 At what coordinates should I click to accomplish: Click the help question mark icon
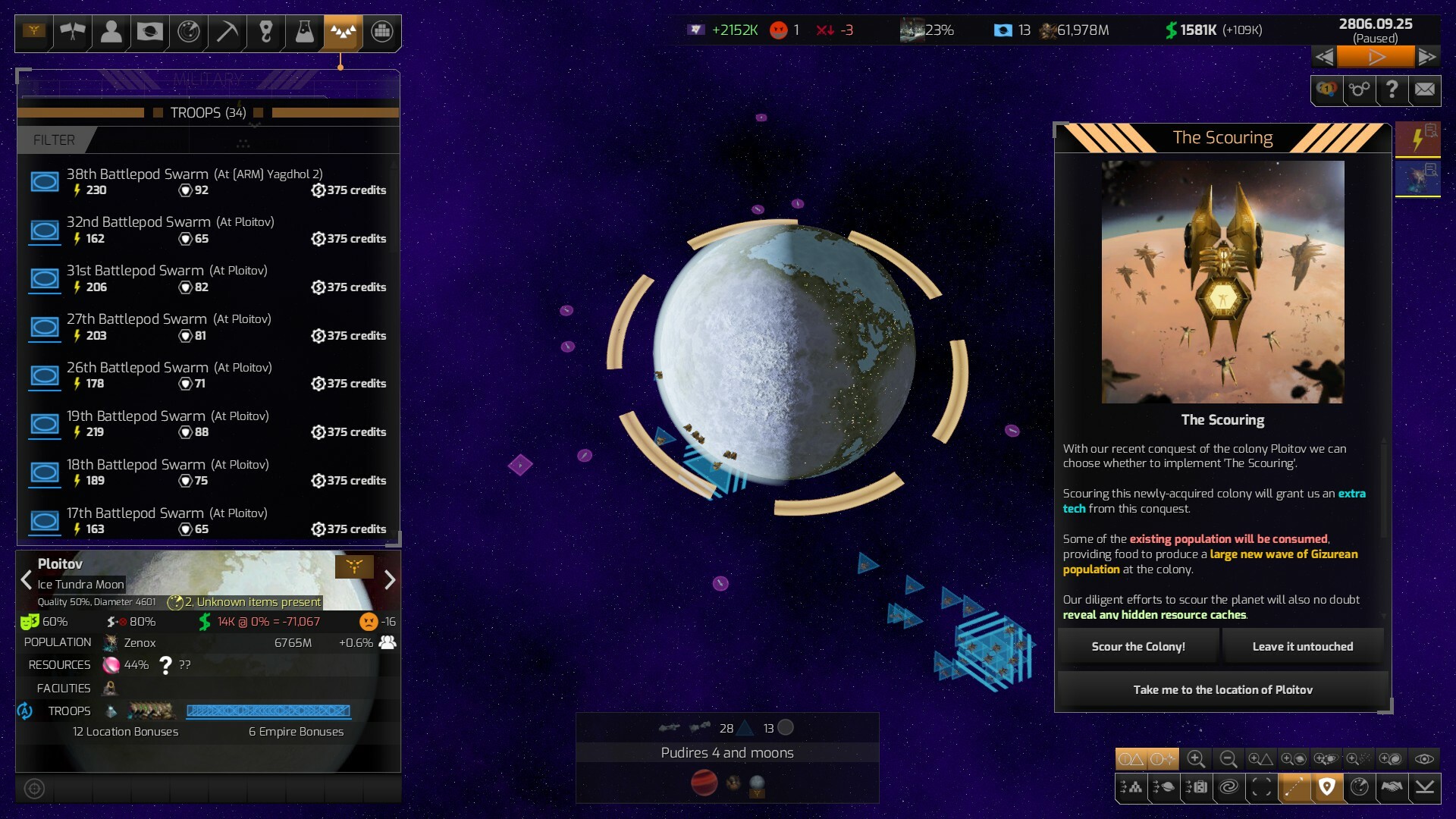coord(1392,90)
